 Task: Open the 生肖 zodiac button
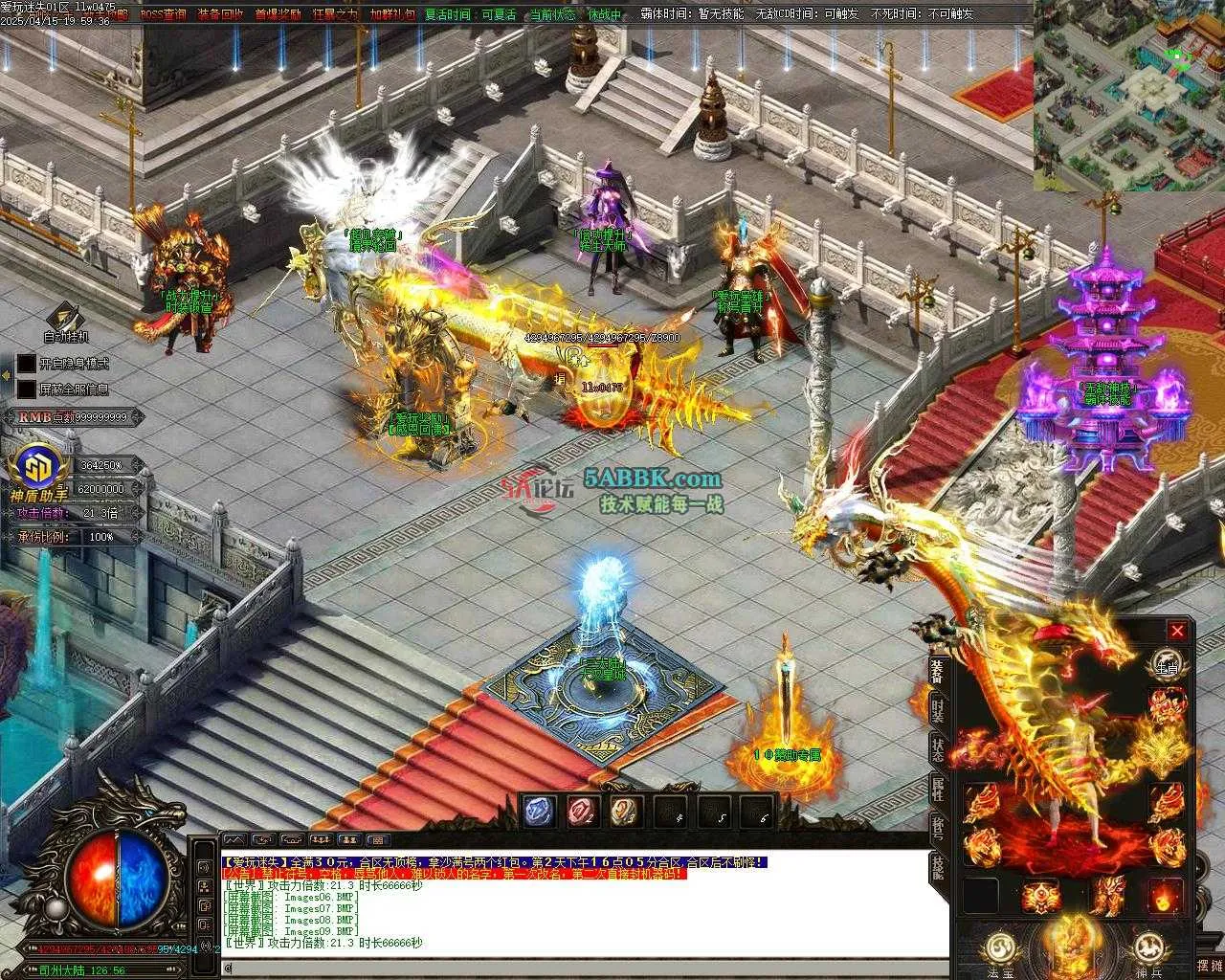click(1166, 663)
